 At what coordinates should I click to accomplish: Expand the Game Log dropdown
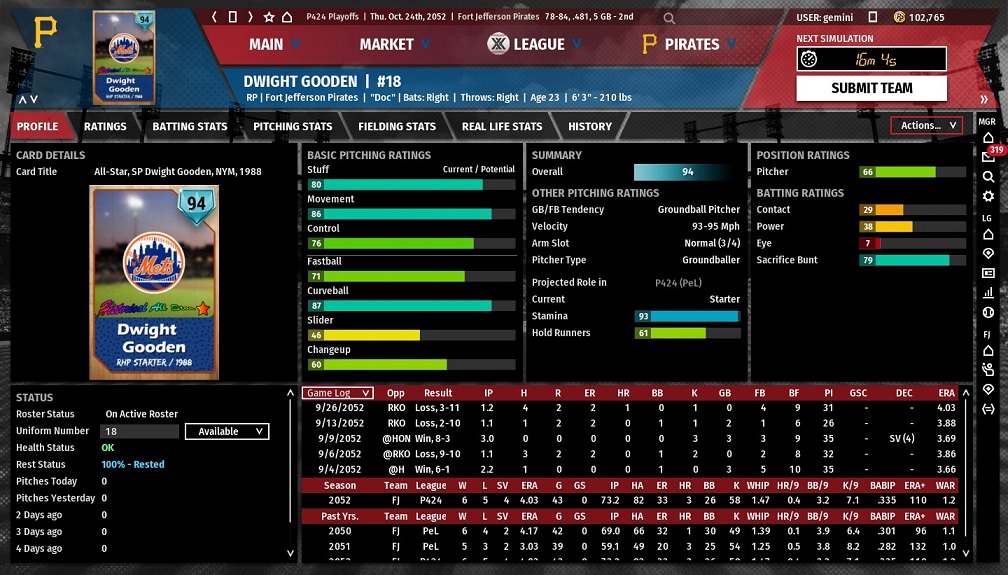coord(338,393)
